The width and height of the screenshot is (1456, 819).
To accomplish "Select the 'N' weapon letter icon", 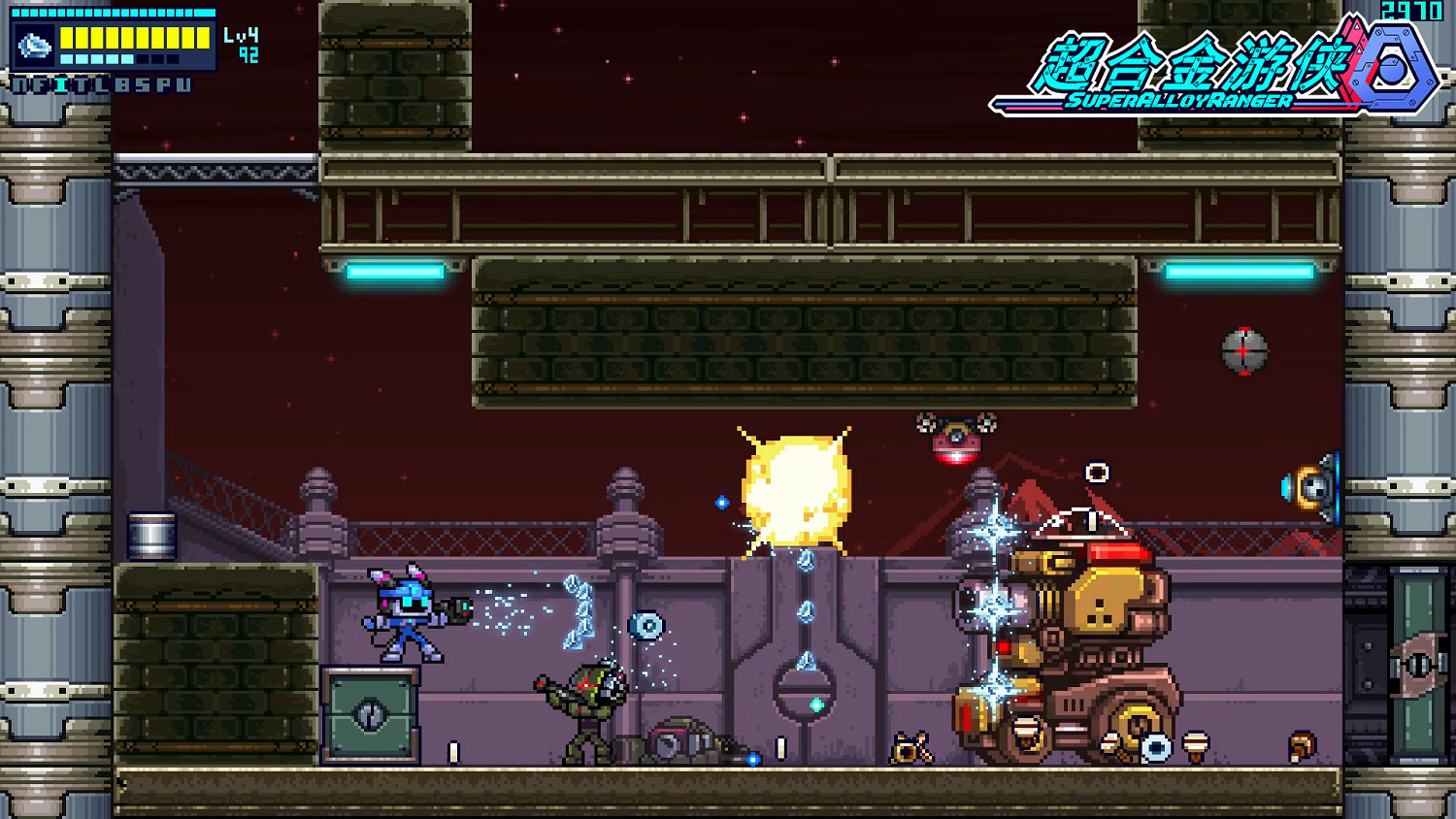I will (19, 84).
